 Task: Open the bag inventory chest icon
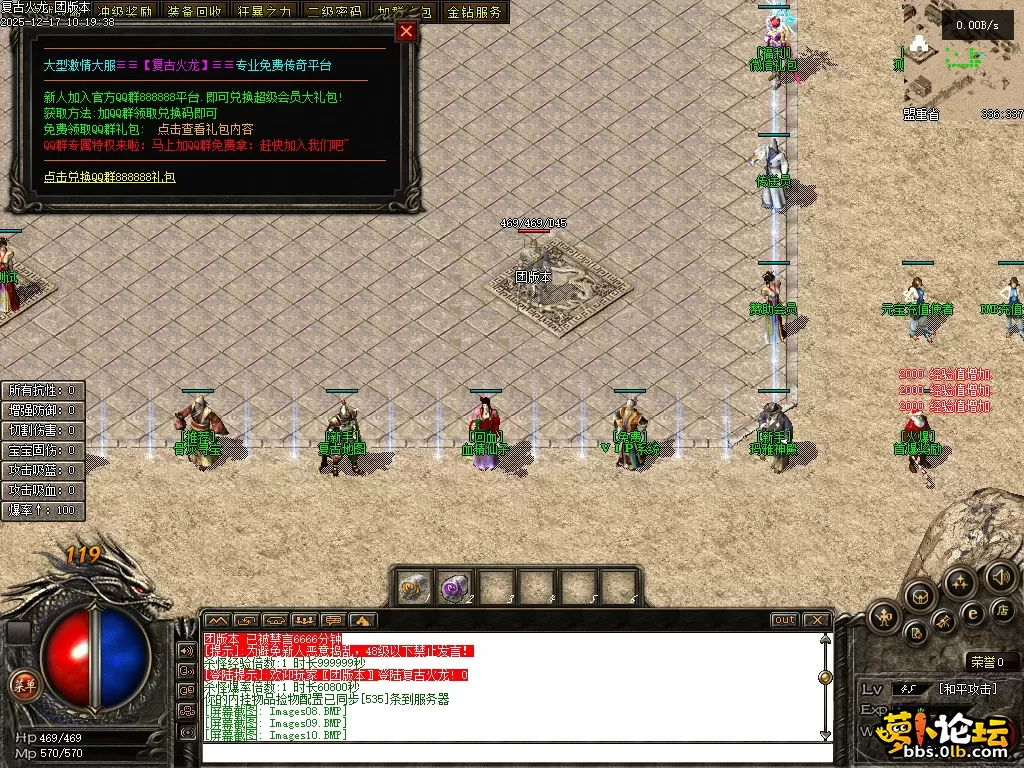[919, 597]
